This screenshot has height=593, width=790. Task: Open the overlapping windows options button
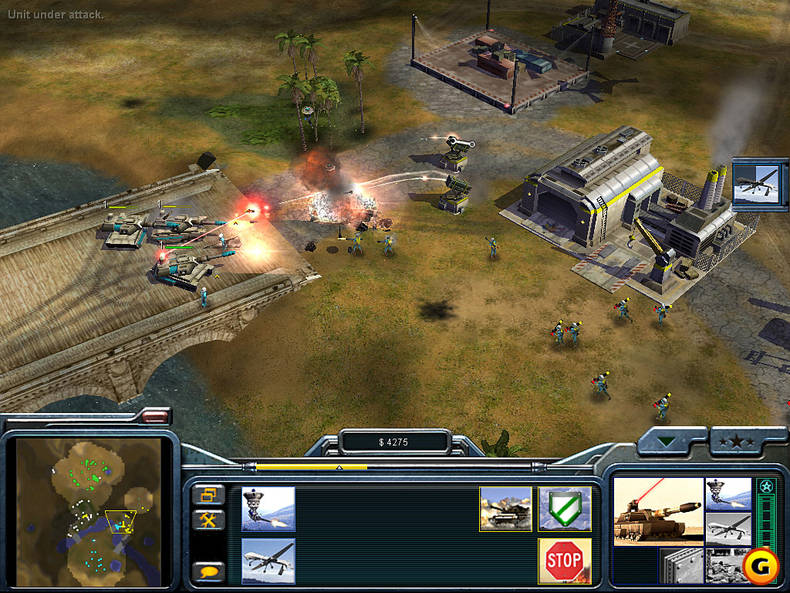[x=210, y=494]
